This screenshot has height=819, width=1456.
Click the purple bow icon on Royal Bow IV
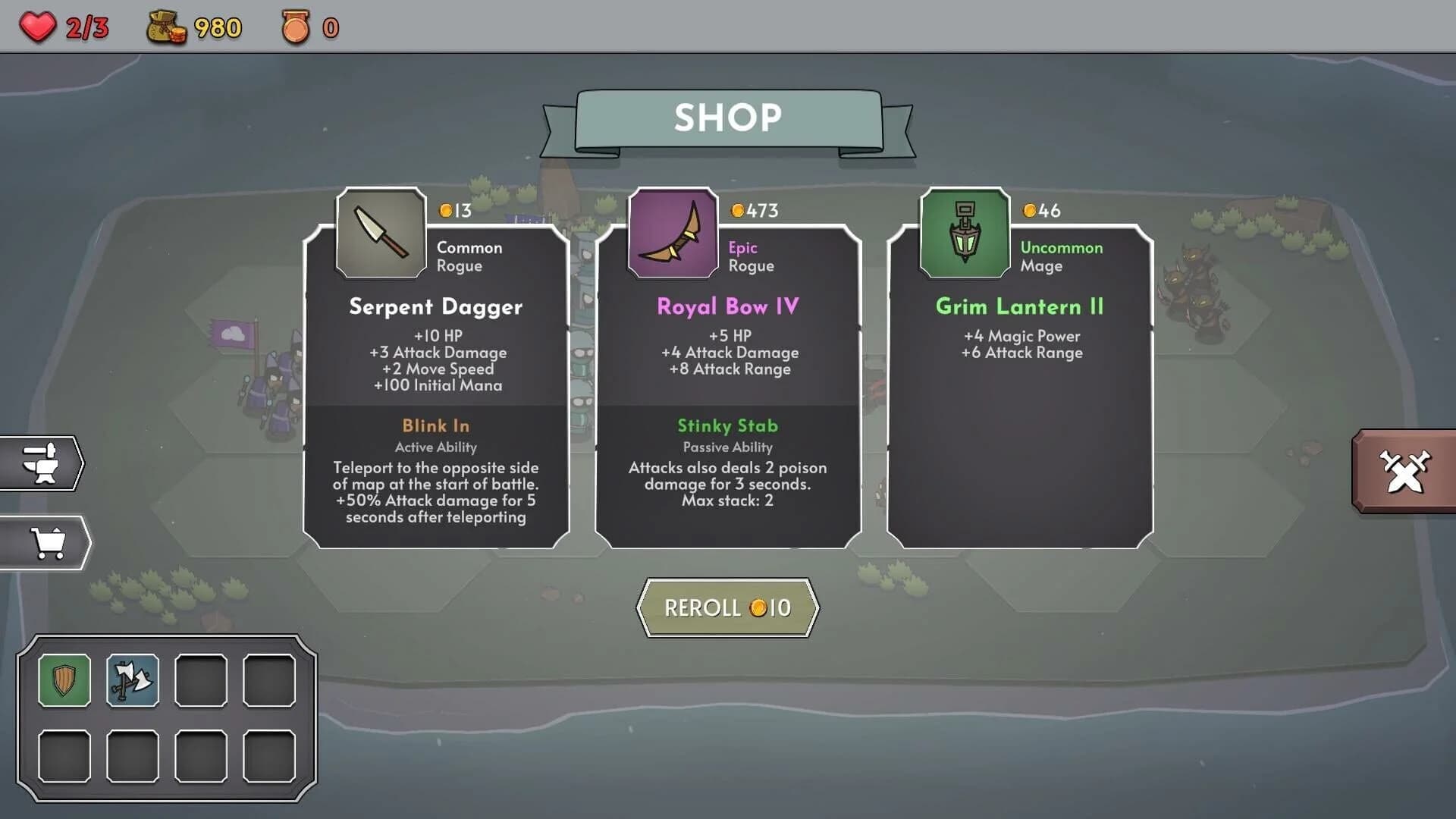point(673,232)
